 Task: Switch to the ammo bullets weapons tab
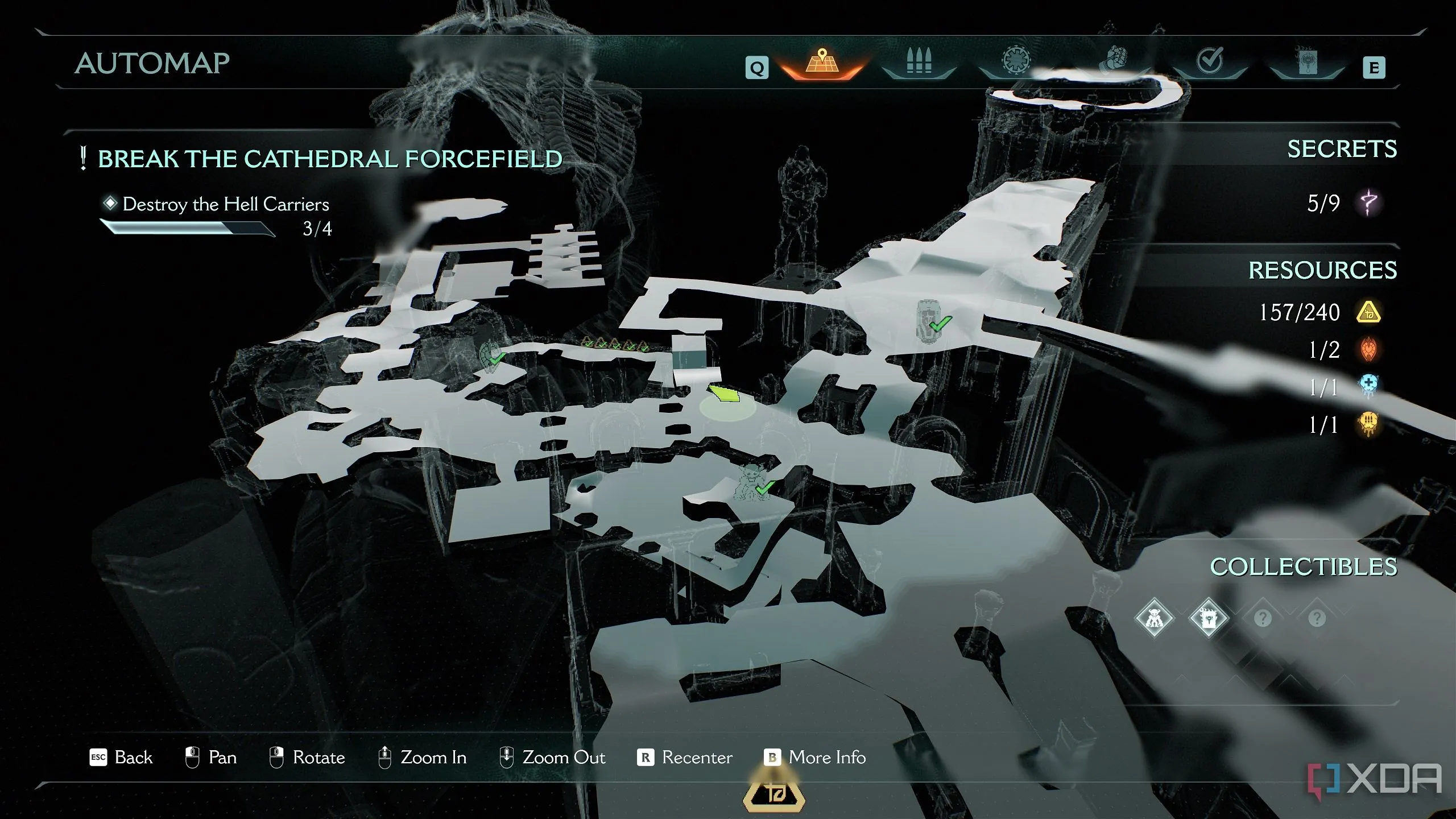tap(919, 63)
